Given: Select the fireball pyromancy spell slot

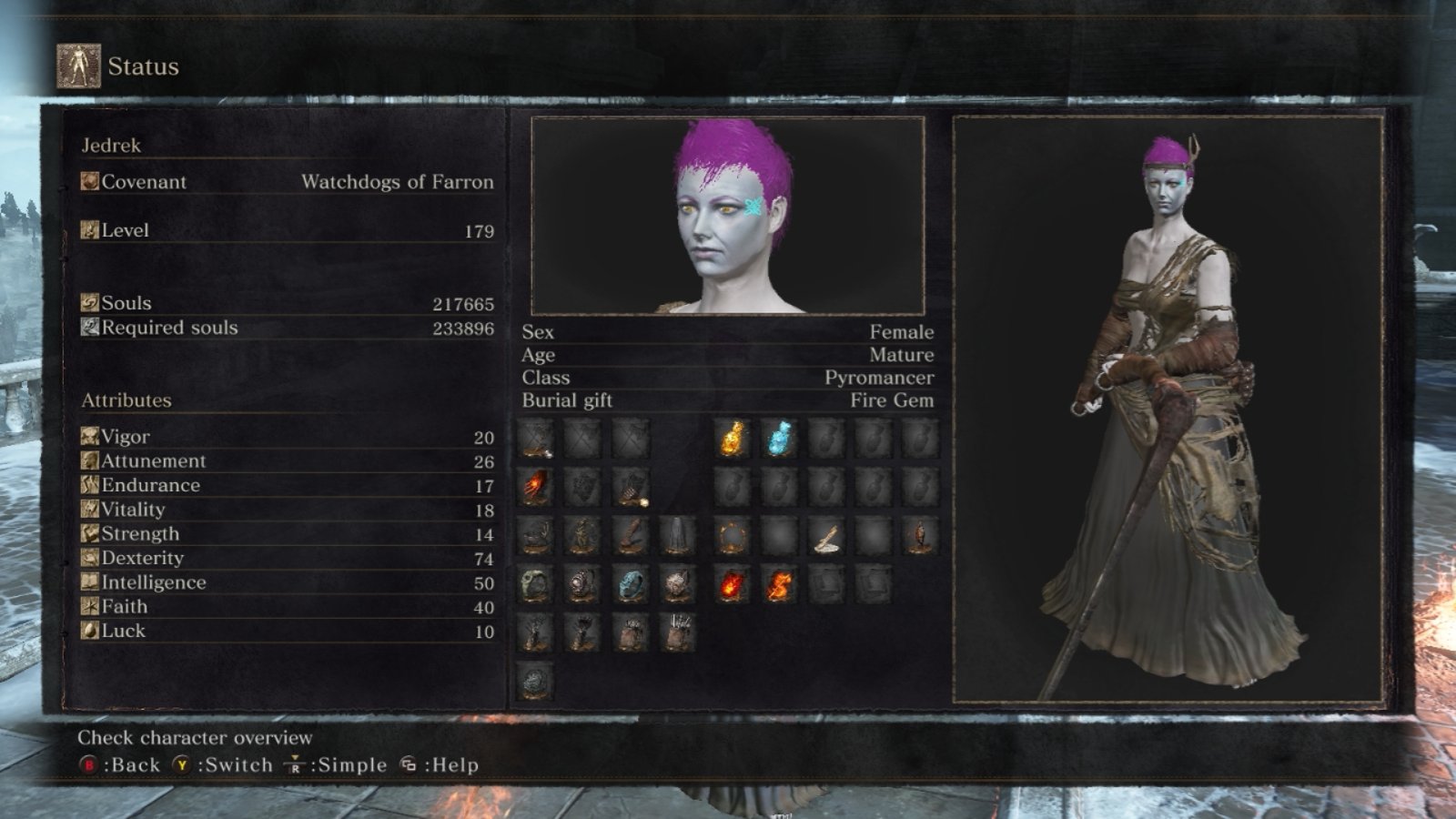Looking at the screenshot, I should (733, 585).
